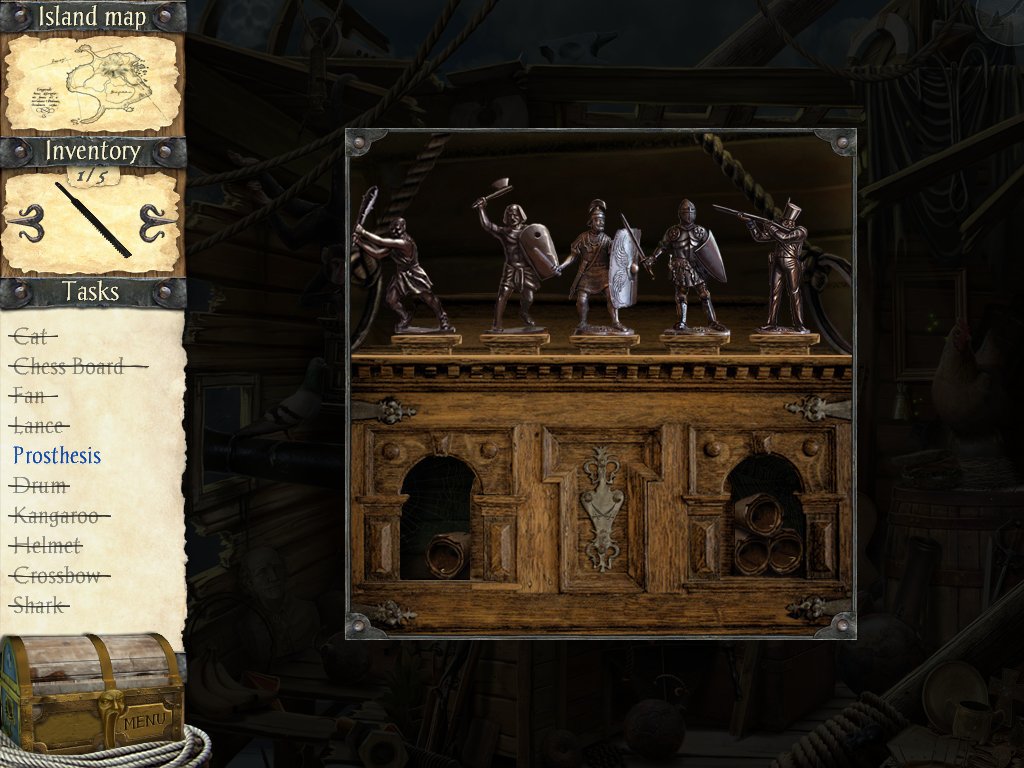
Task: Choose the rifleman figurine in top hat
Action: point(782,266)
